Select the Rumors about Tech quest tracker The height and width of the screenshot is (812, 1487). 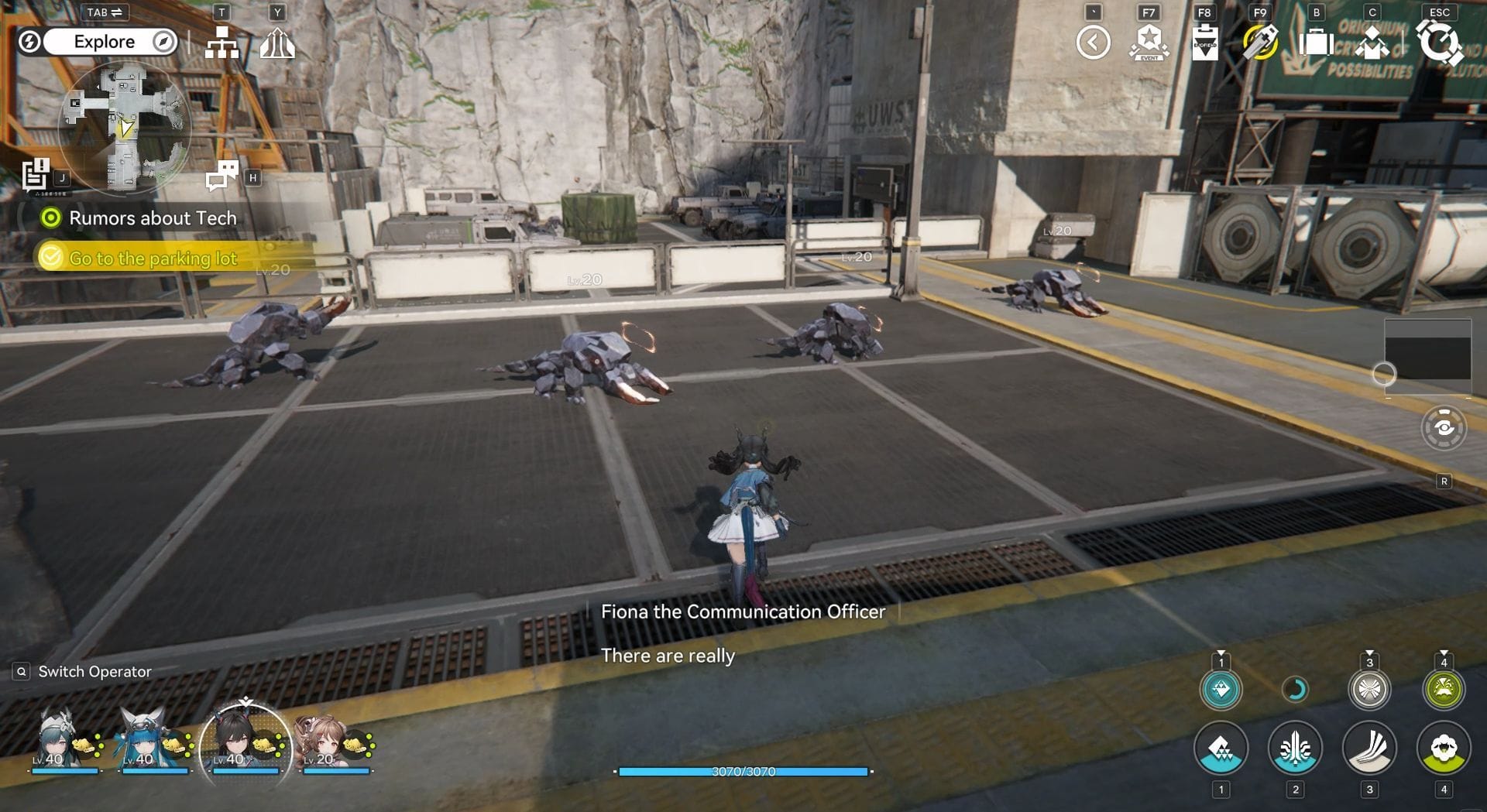[153, 218]
